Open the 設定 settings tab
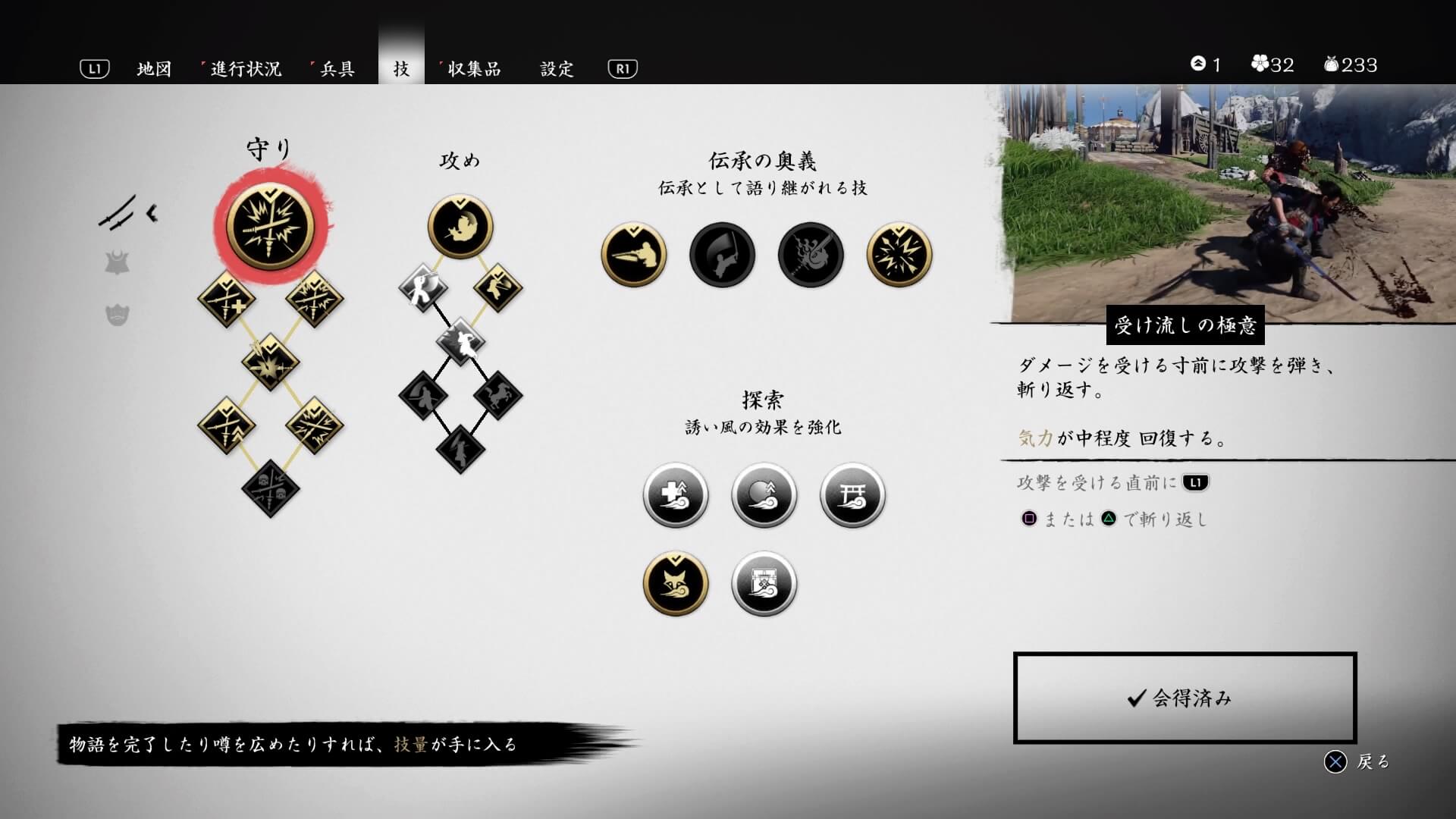 (x=557, y=69)
